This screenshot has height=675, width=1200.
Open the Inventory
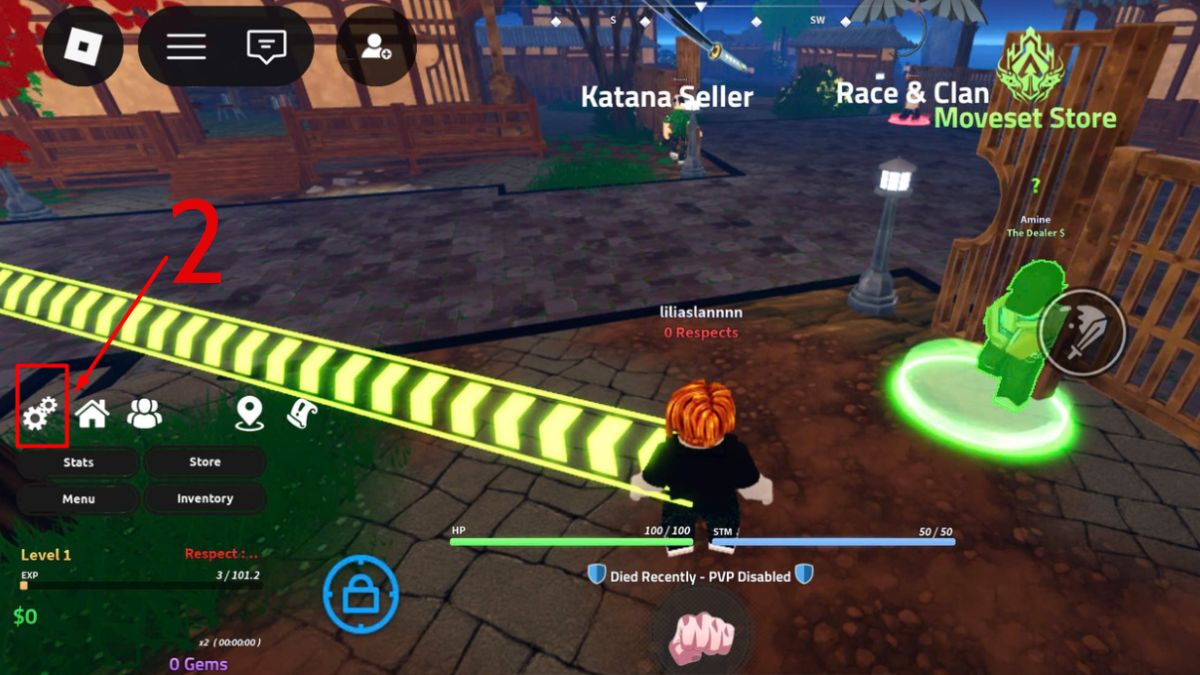(x=205, y=498)
